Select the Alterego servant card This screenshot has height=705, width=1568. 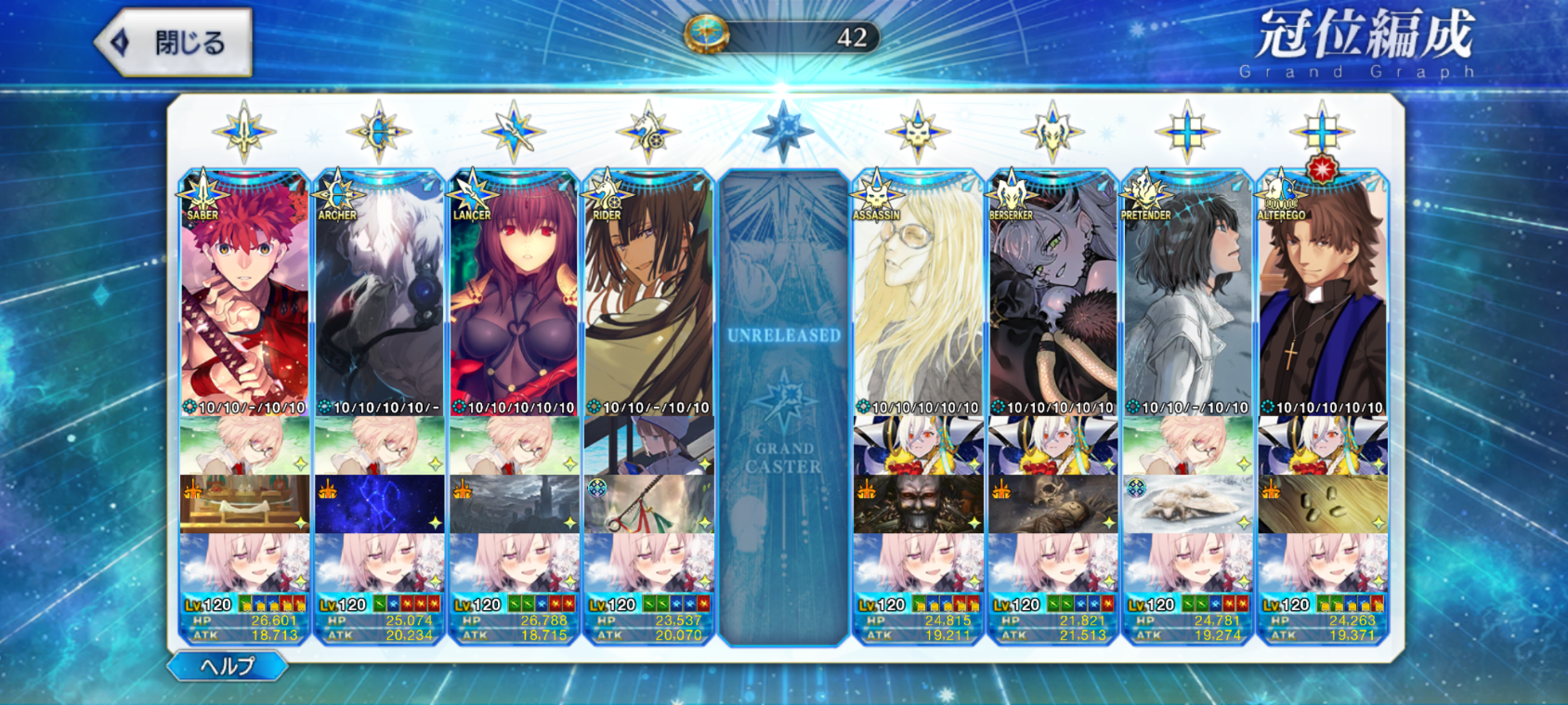1322,297
